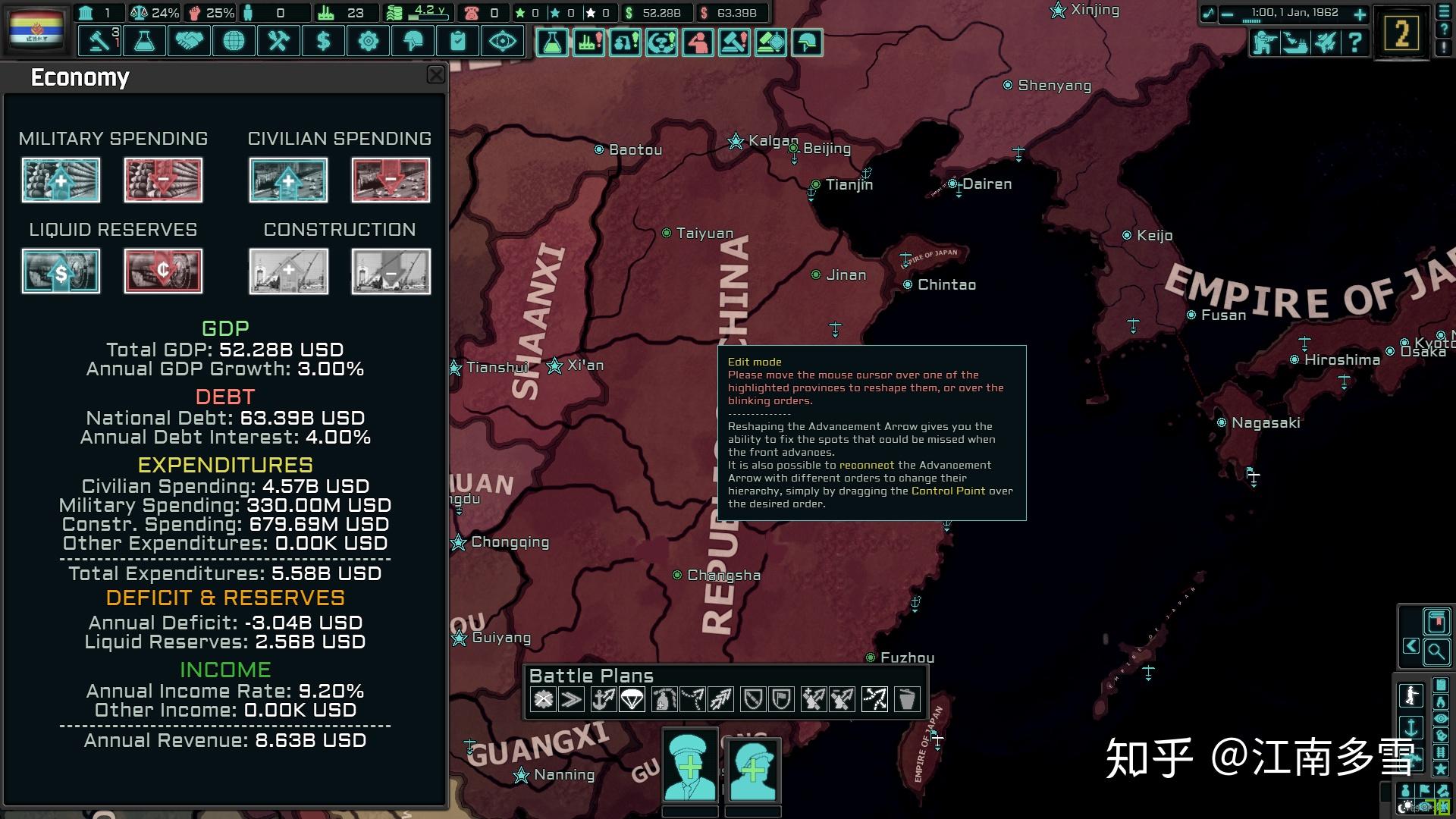Select the paradrop battle plan order
Image resolution: width=1456 pixels, height=819 pixels.
[x=632, y=699]
